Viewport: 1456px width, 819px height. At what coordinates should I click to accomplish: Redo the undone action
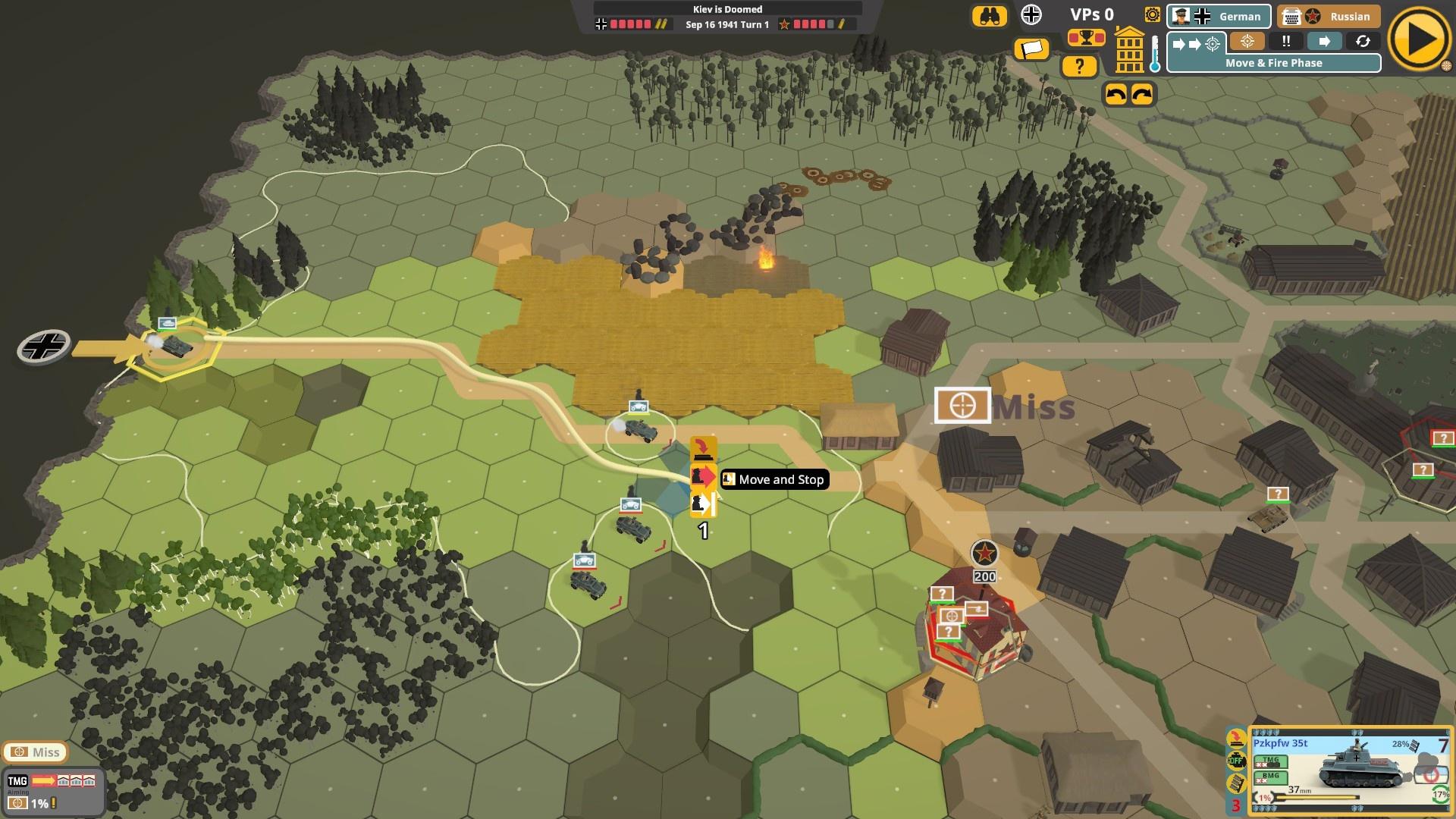(1142, 94)
